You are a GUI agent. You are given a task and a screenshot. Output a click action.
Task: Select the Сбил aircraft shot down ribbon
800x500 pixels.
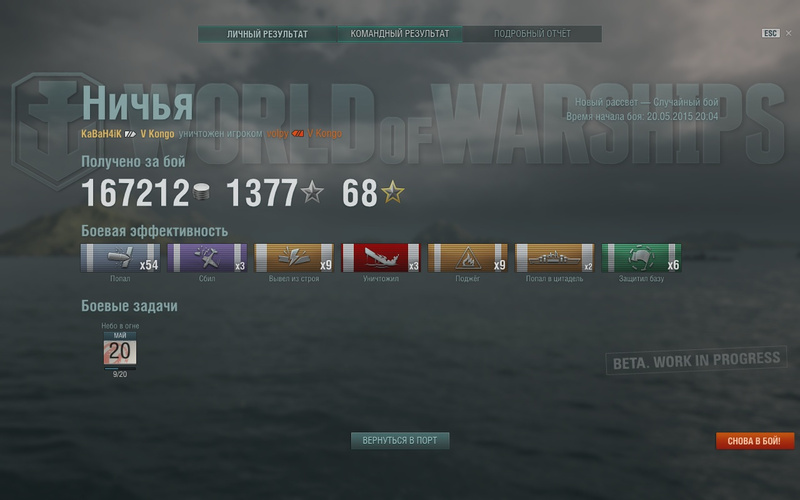207,258
